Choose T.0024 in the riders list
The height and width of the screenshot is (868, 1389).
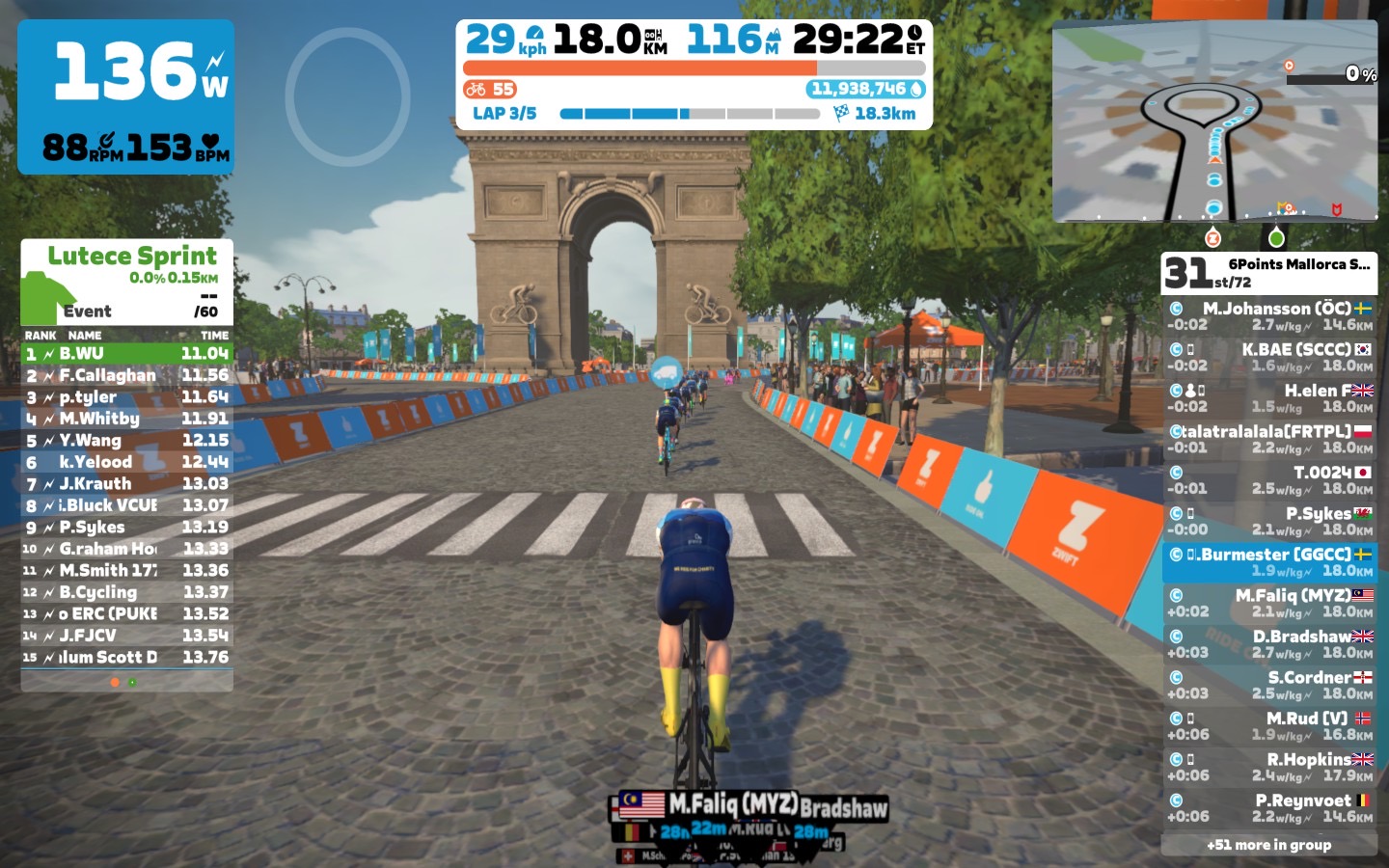click(x=1269, y=479)
